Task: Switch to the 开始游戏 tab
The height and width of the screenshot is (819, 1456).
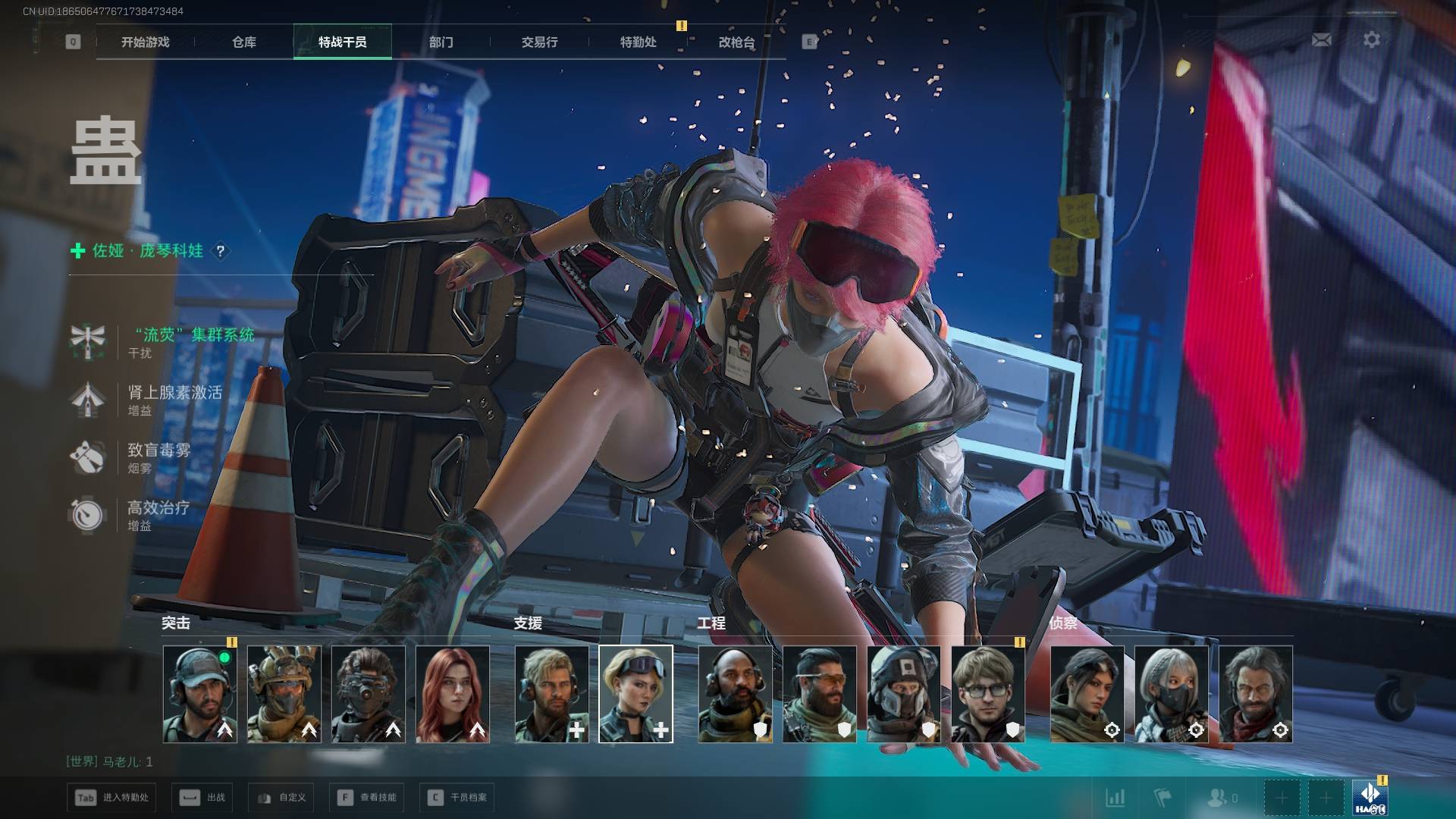Action: pos(145,42)
